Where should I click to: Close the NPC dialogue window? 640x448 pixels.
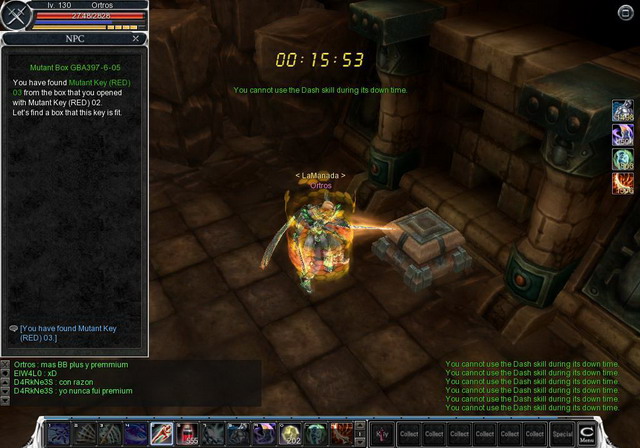(x=136, y=38)
